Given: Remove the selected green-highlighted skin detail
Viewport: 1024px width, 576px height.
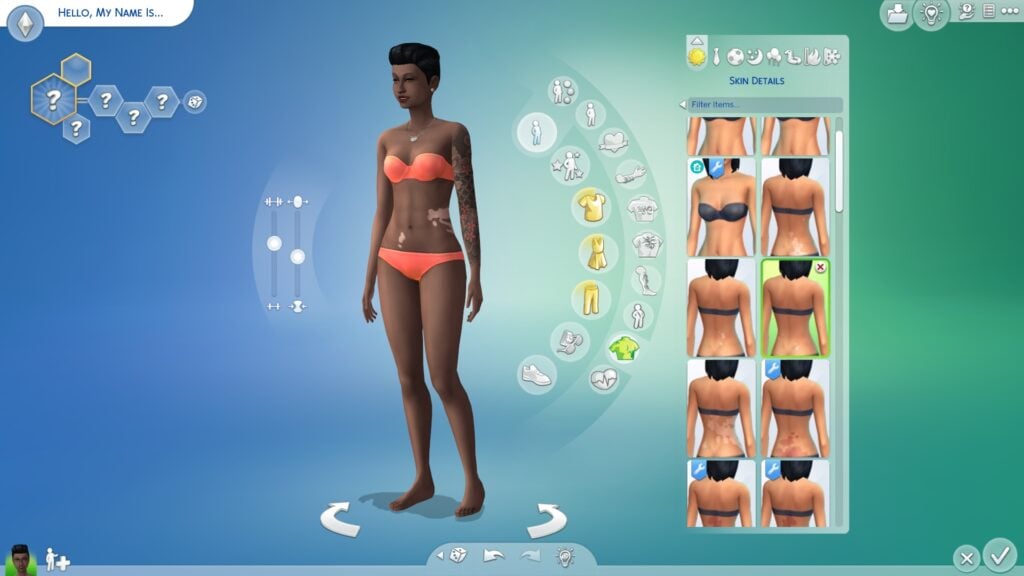Looking at the screenshot, I should (x=821, y=268).
